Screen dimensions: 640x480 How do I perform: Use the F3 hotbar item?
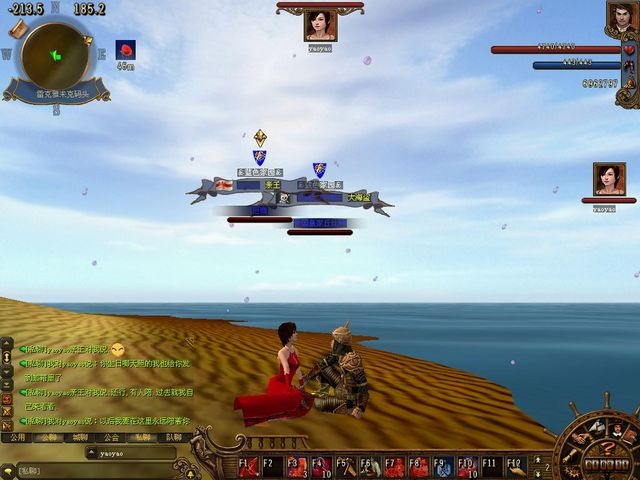click(298, 466)
